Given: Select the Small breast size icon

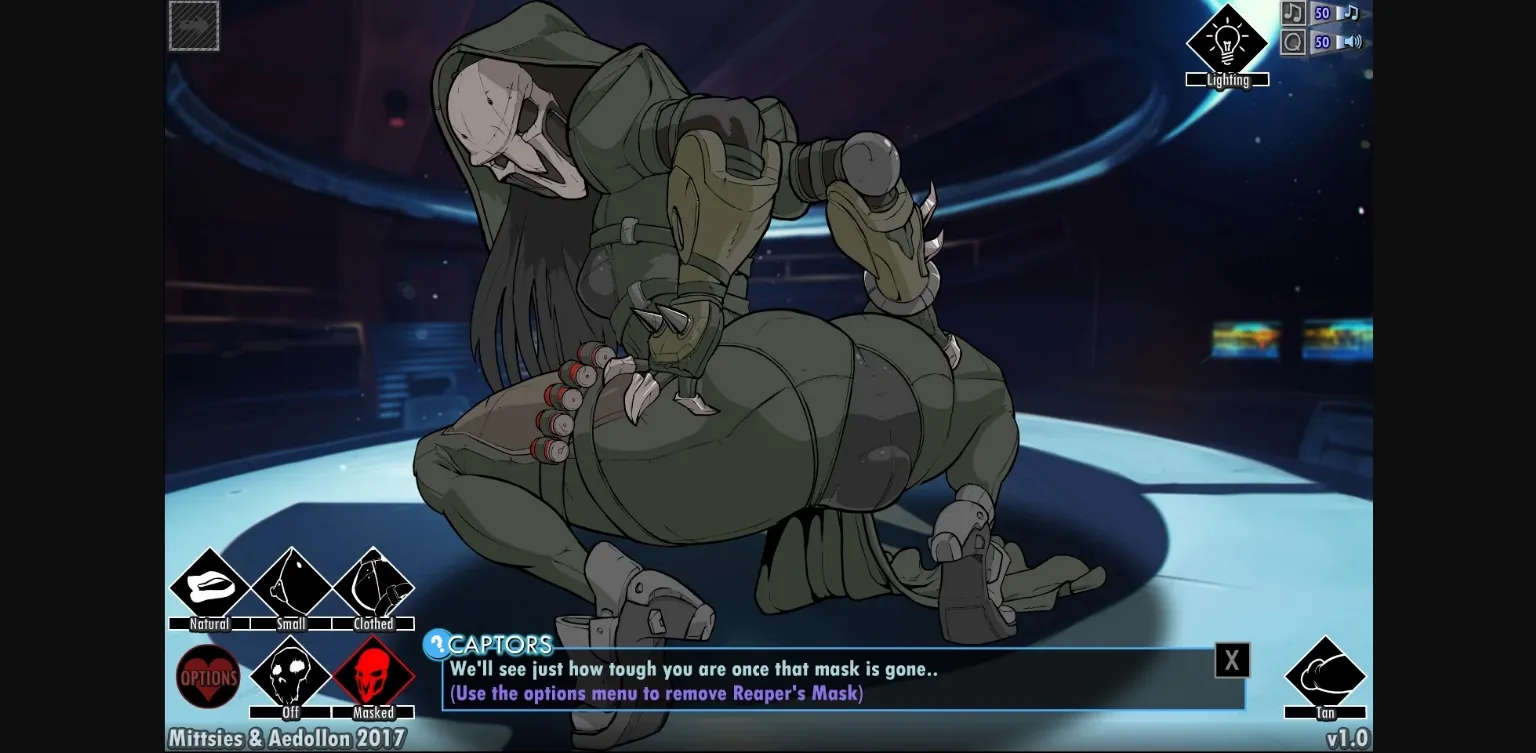Looking at the screenshot, I should pos(291,589).
